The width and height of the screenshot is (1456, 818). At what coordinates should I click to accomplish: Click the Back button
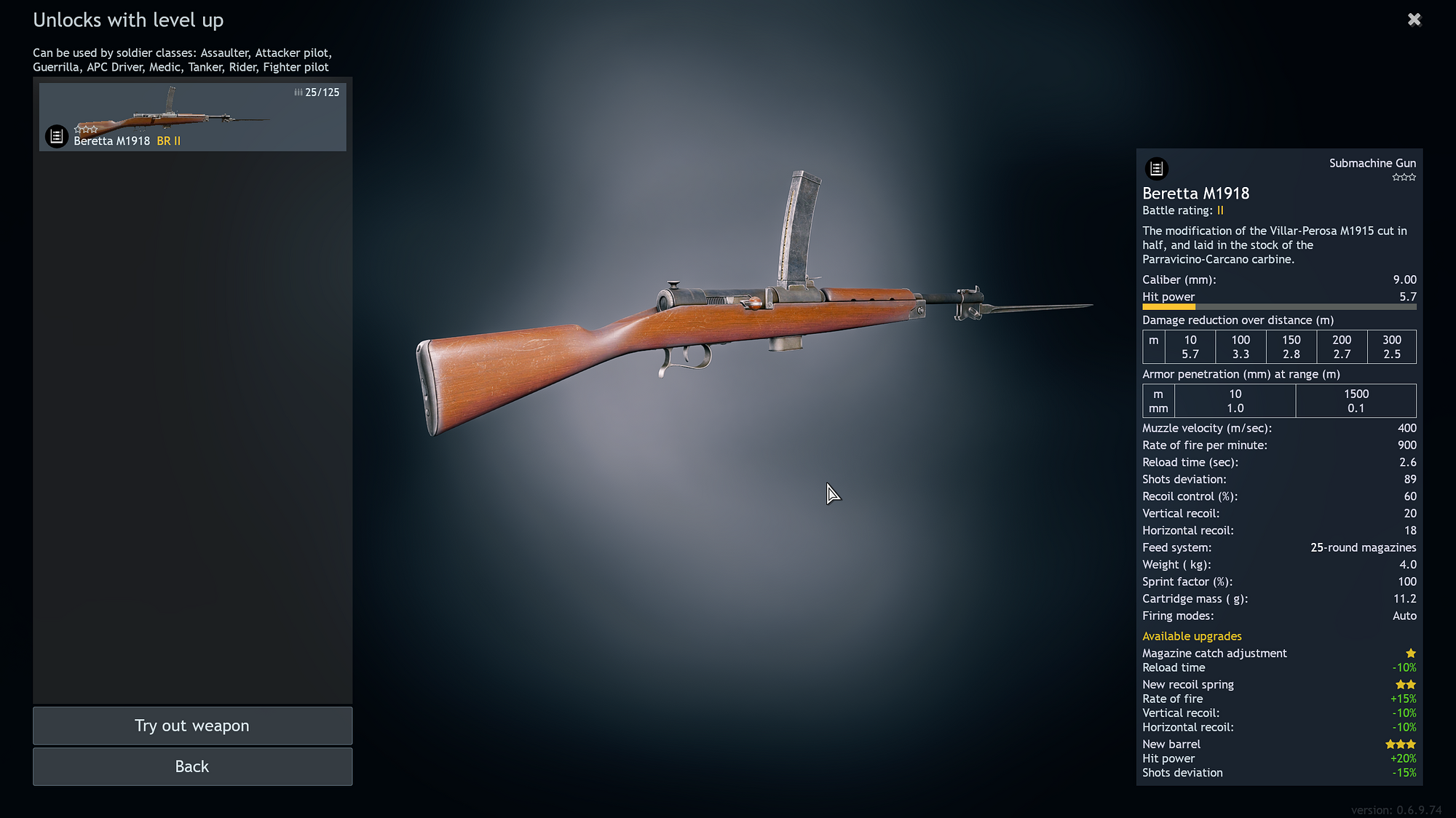[191, 766]
